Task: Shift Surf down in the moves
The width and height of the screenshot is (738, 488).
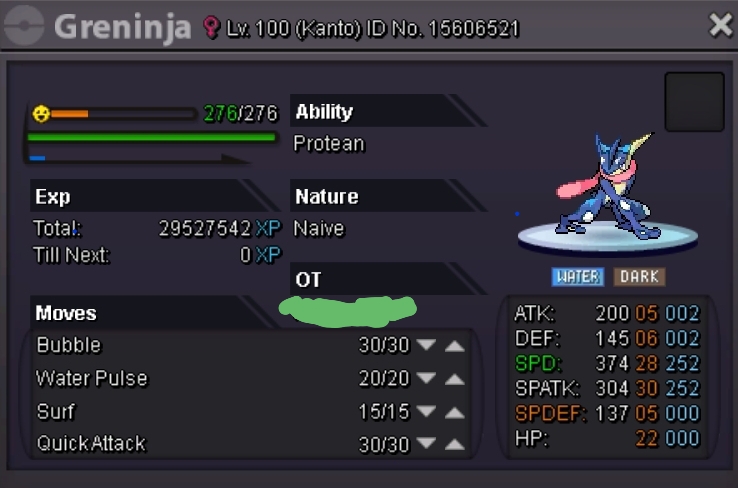Action: (x=427, y=412)
